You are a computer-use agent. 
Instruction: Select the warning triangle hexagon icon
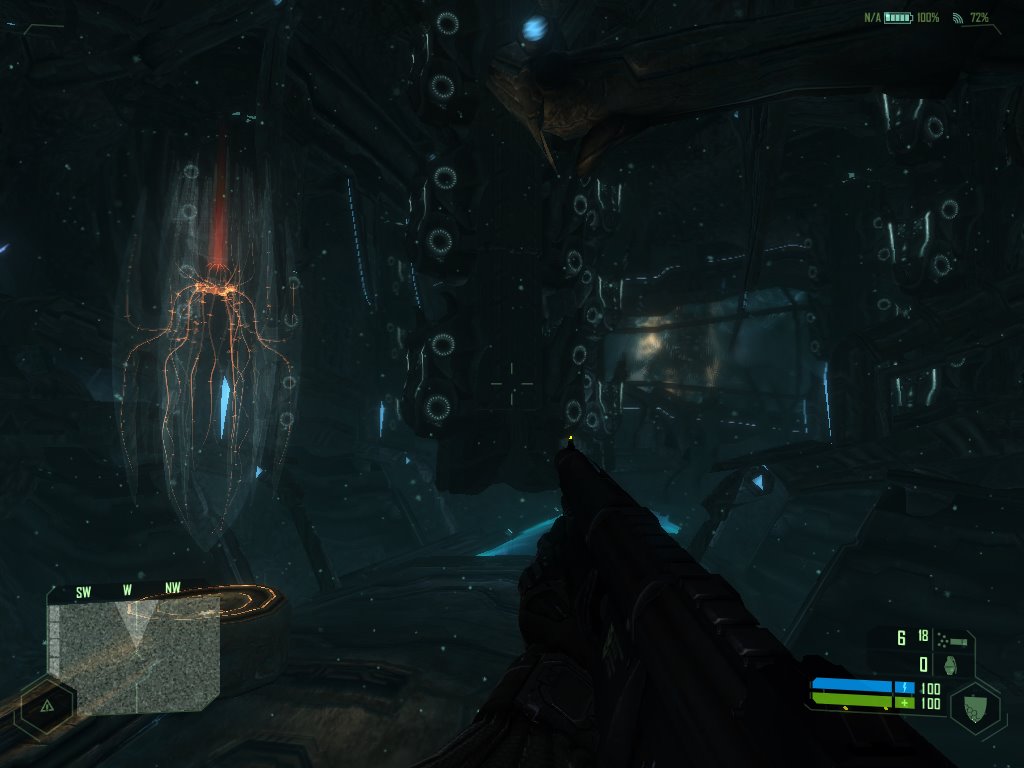coord(46,705)
